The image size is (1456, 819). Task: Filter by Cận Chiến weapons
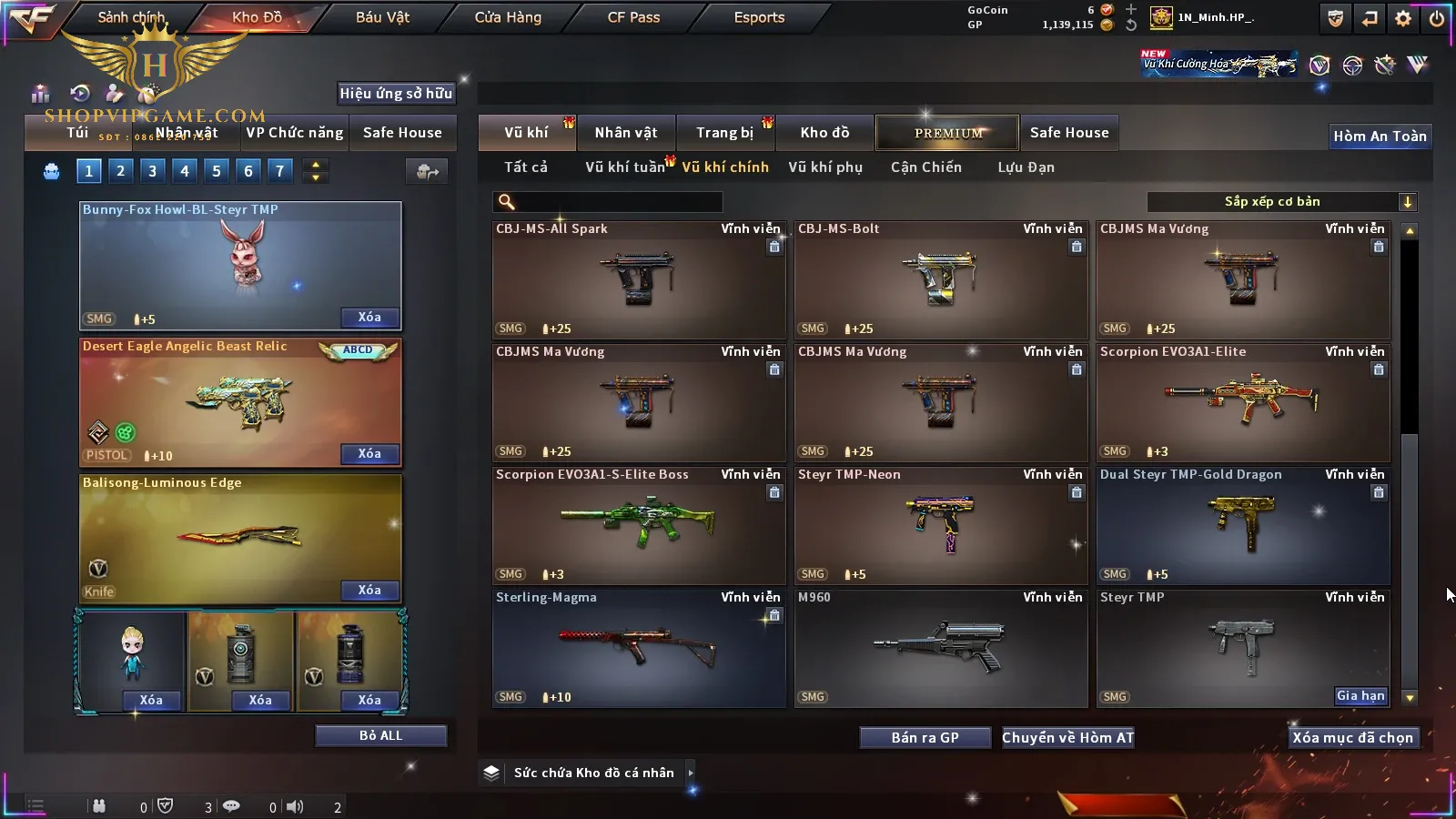pos(925,167)
